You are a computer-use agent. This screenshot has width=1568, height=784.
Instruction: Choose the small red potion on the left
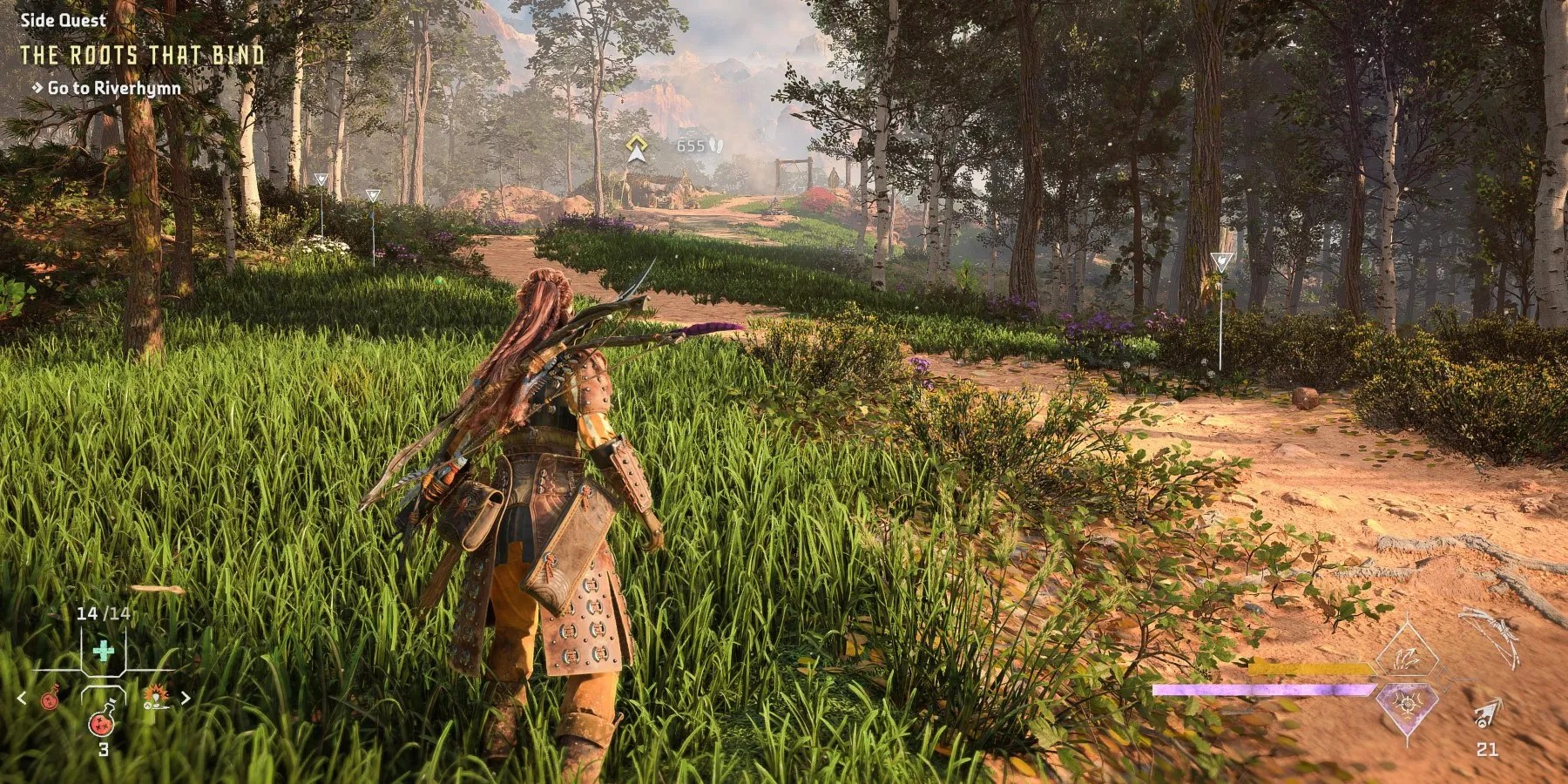pos(51,698)
